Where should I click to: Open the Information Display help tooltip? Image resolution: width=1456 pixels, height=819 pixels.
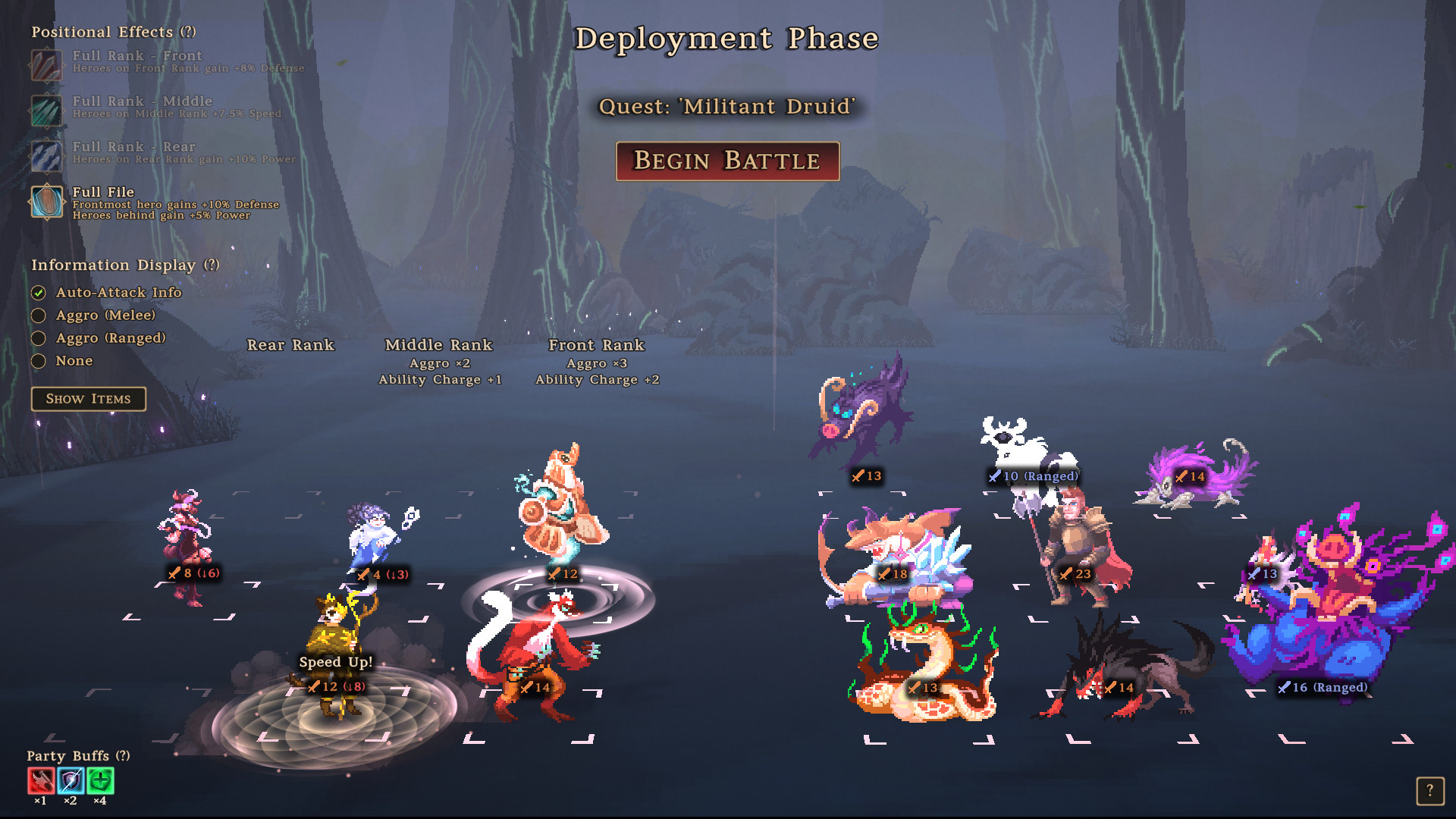[211, 265]
